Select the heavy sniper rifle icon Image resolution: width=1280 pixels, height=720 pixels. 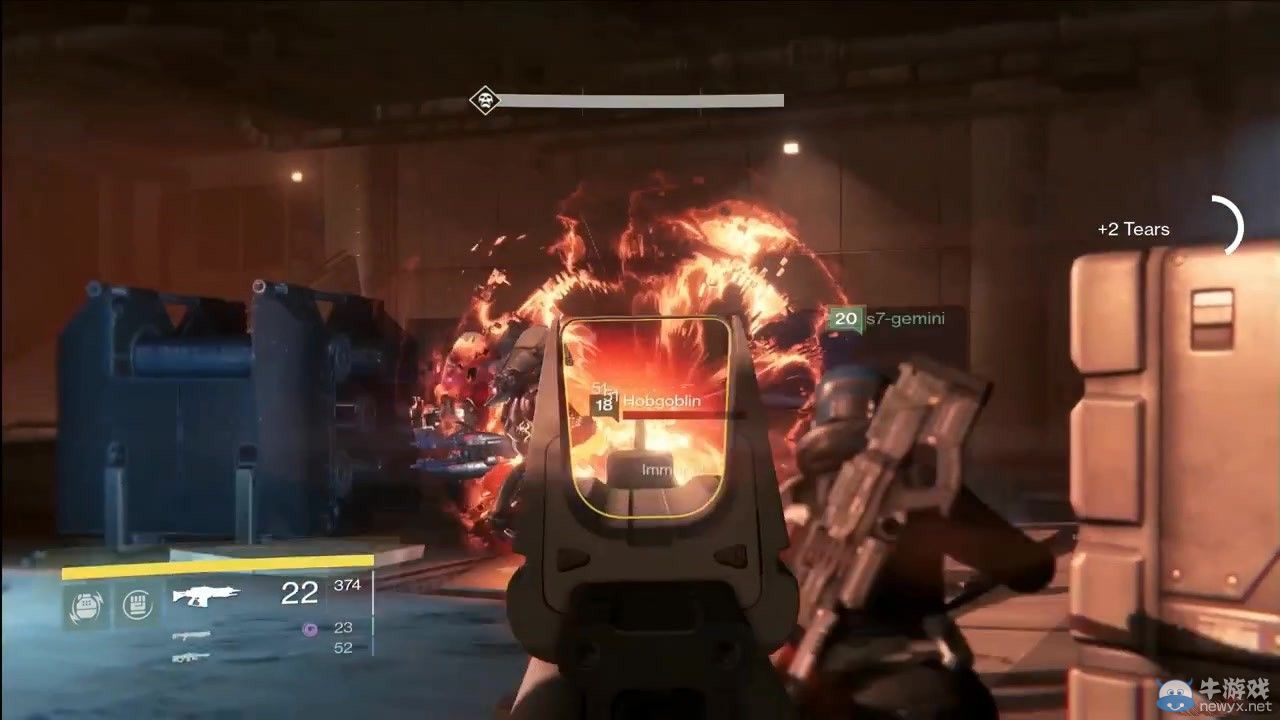click(x=191, y=658)
